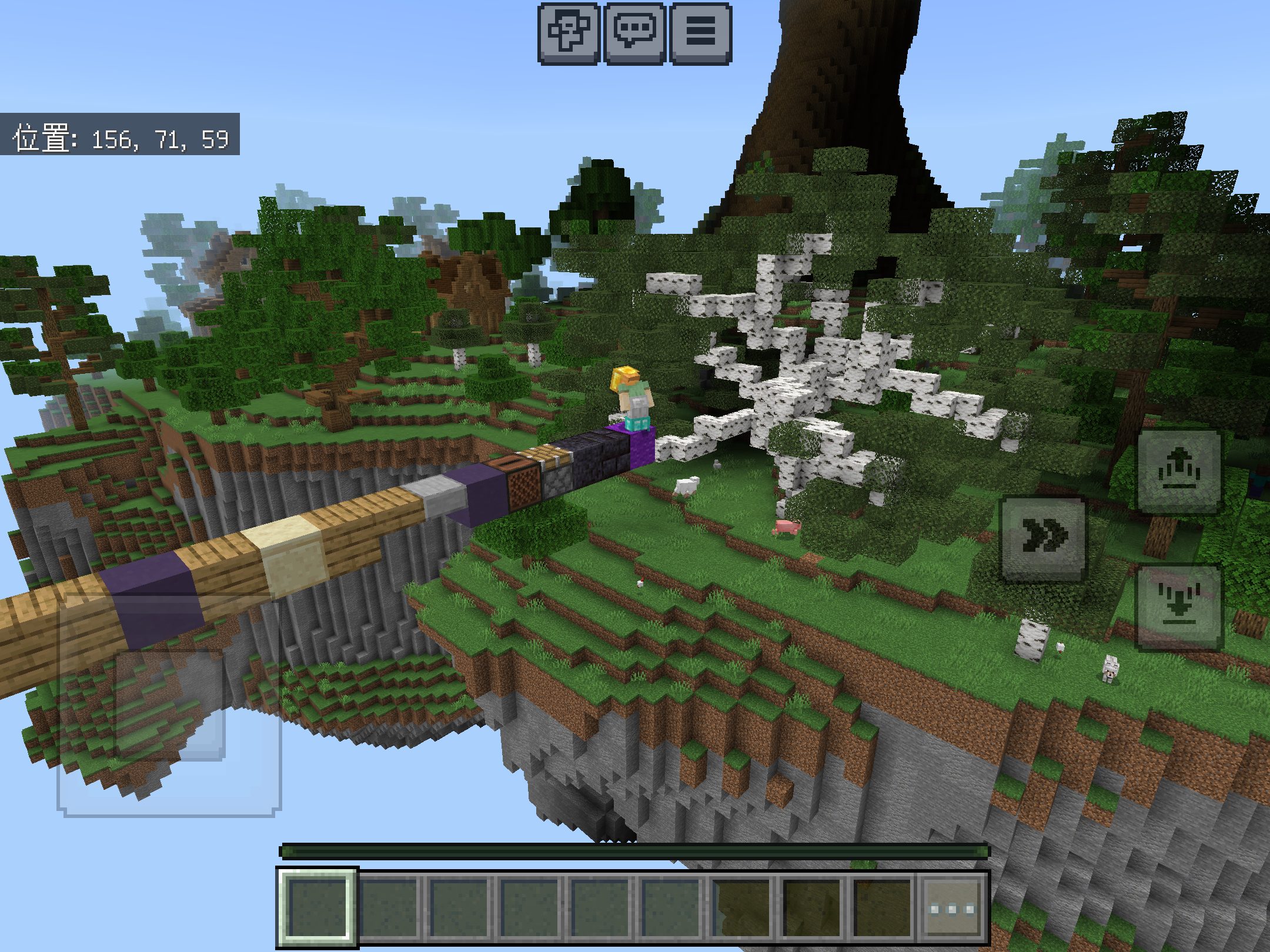Image resolution: width=1270 pixels, height=952 pixels.
Task: Tap the fly up arrow button
Action: [1178, 471]
